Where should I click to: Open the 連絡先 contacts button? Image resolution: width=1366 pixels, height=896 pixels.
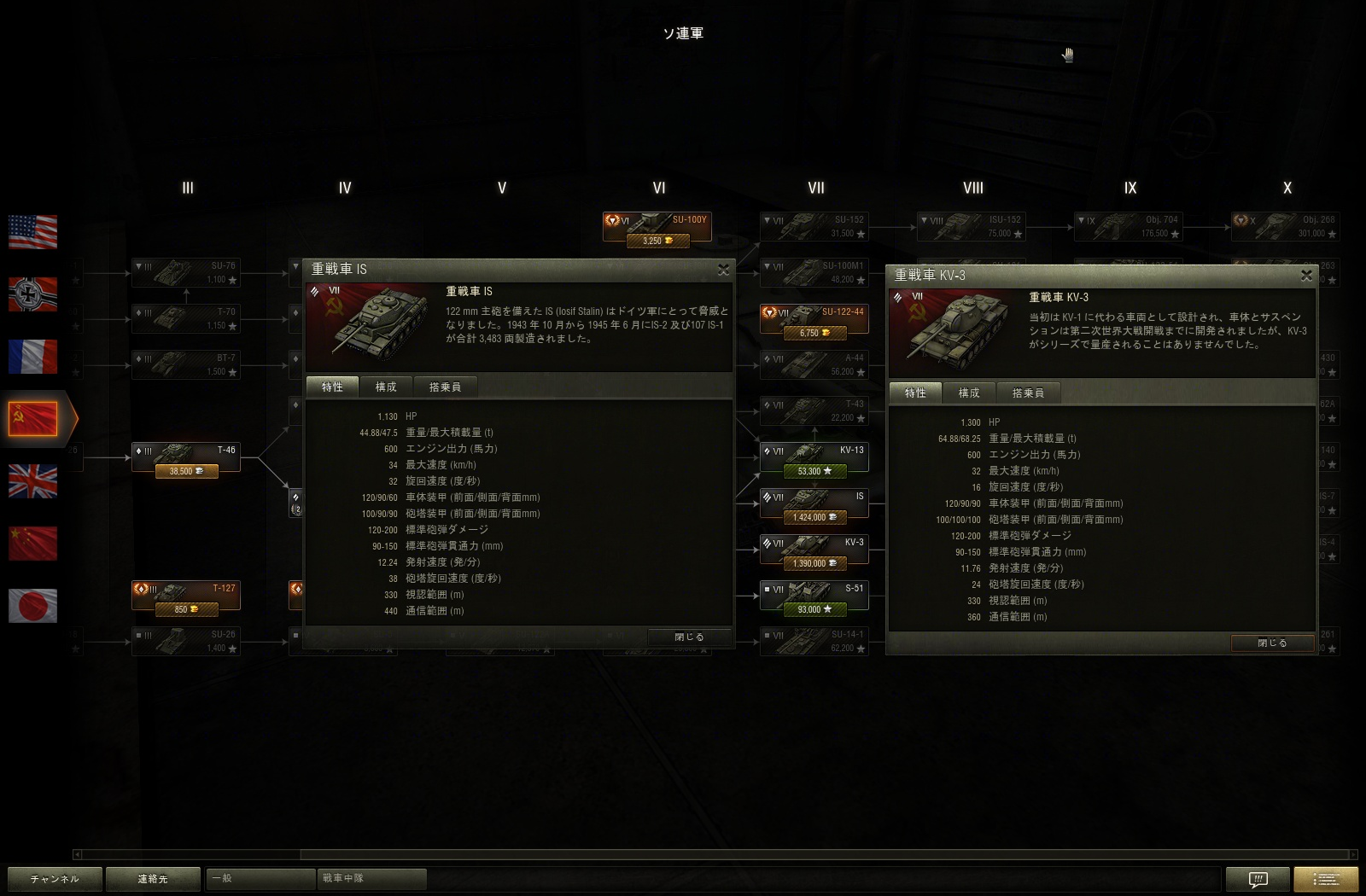(153, 879)
